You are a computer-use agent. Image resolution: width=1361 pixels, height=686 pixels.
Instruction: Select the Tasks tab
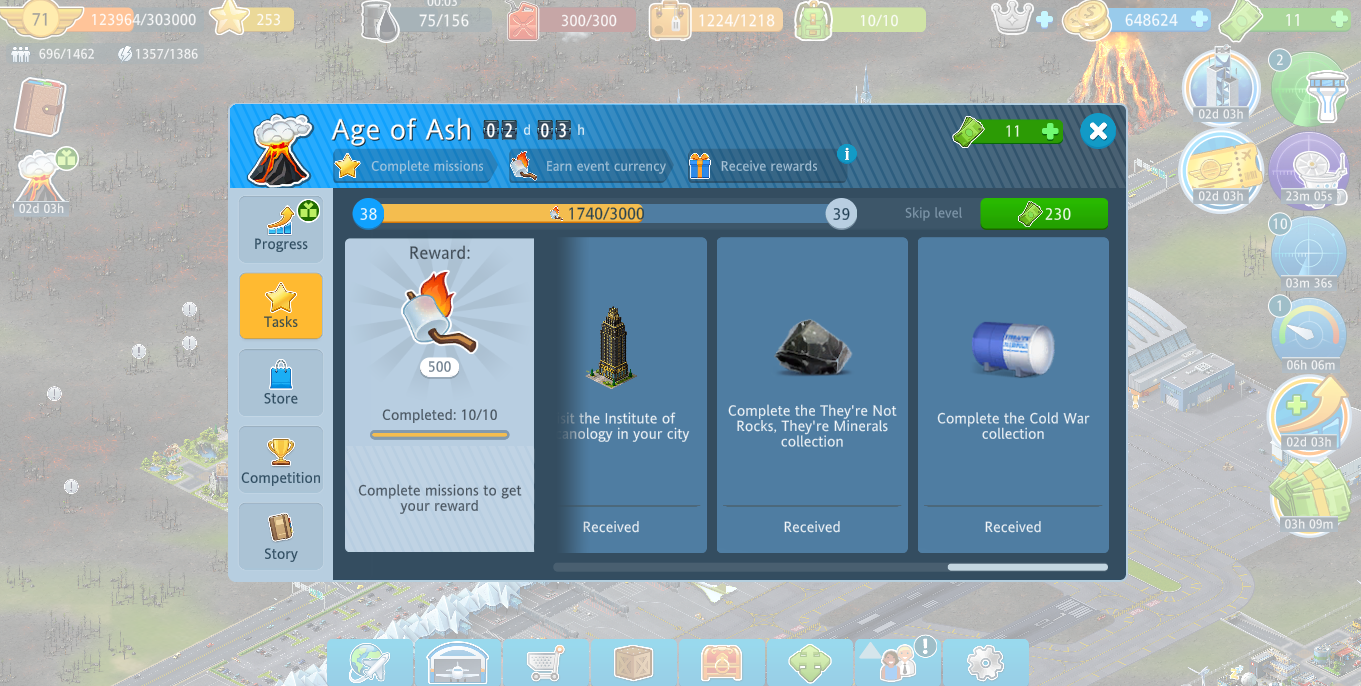tap(281, 305)
